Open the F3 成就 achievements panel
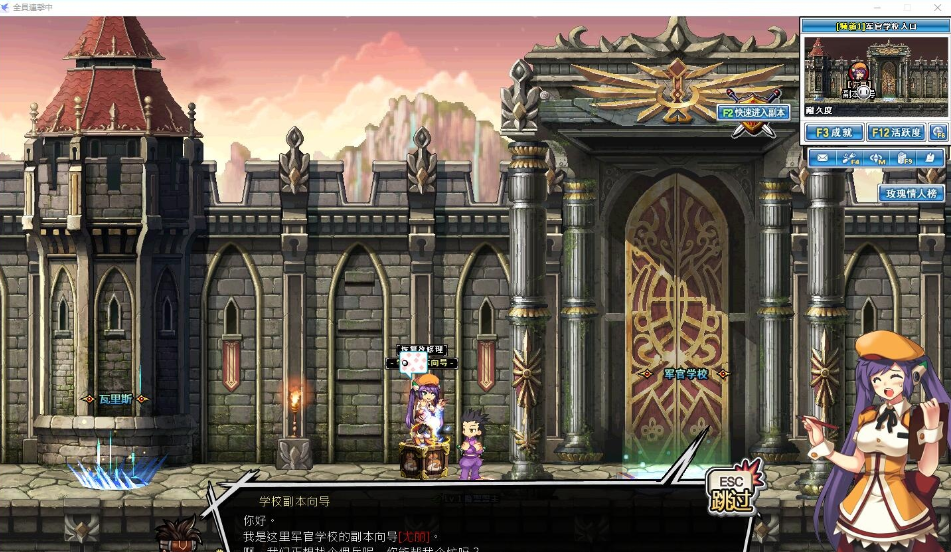Viewport: 951px width, 552px height. point(834,132)
